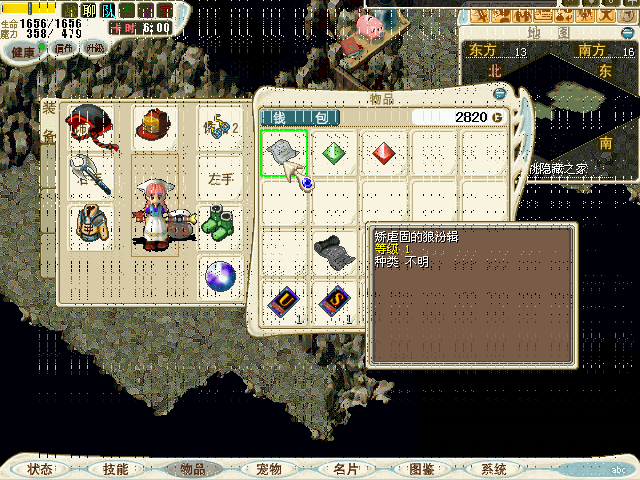Open the 技能 skills menu
640x480 pixels.
(x=116, y=468)
